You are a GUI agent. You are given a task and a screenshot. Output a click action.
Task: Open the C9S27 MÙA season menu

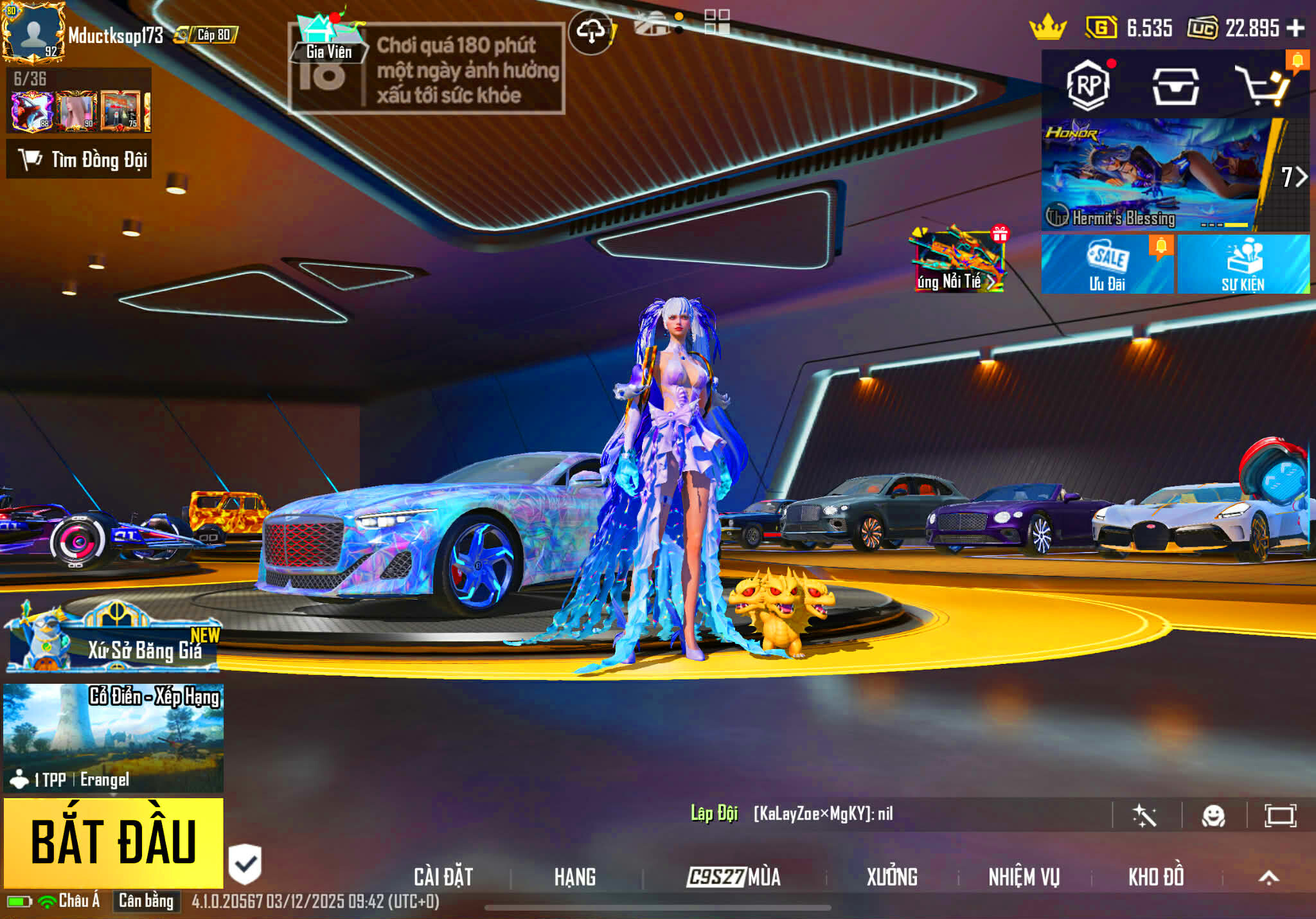pos(733,877)
